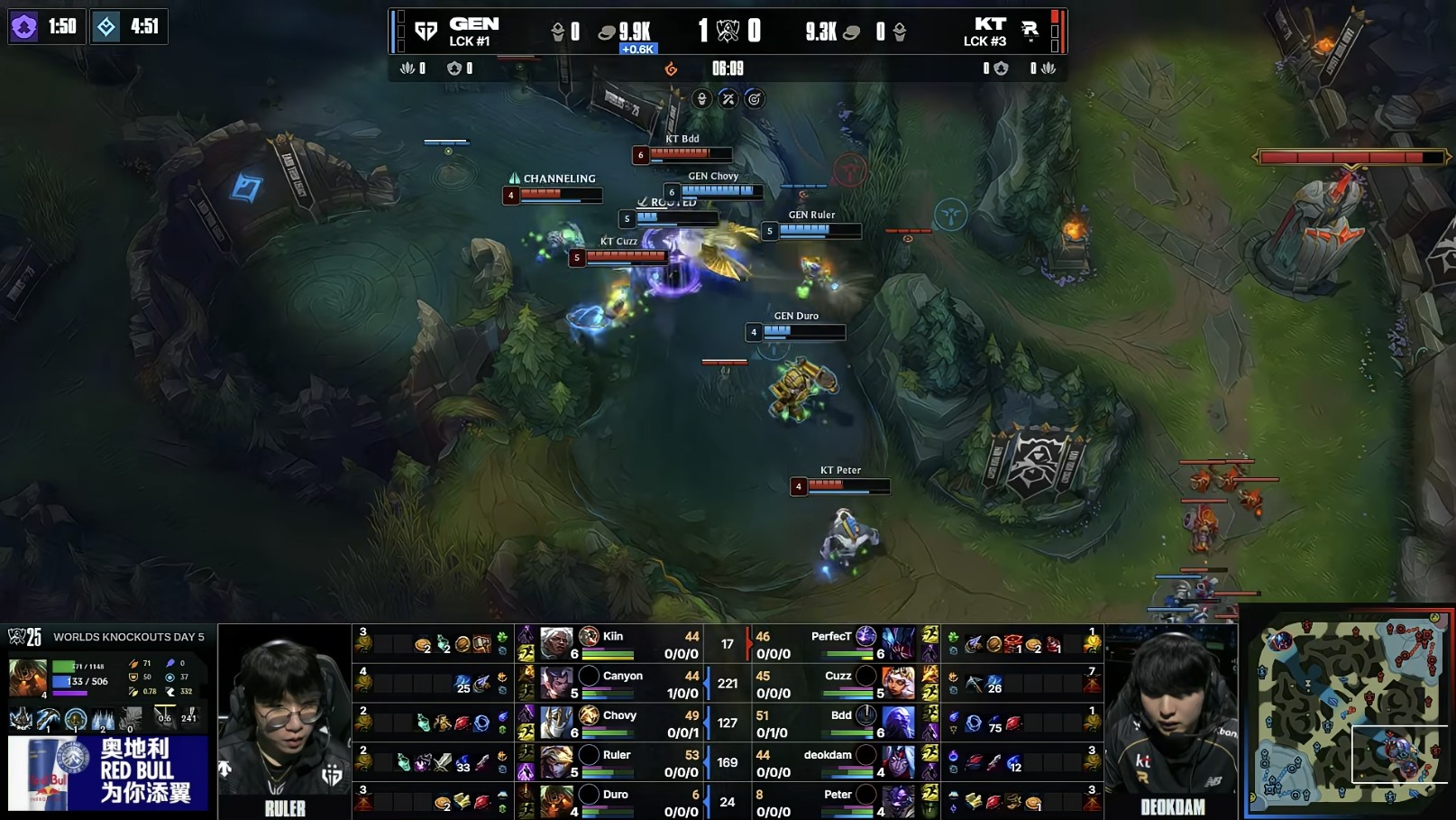Click the GEN team logo in top scoreboard
The image size is (1456, 820).
pos(426,32)
